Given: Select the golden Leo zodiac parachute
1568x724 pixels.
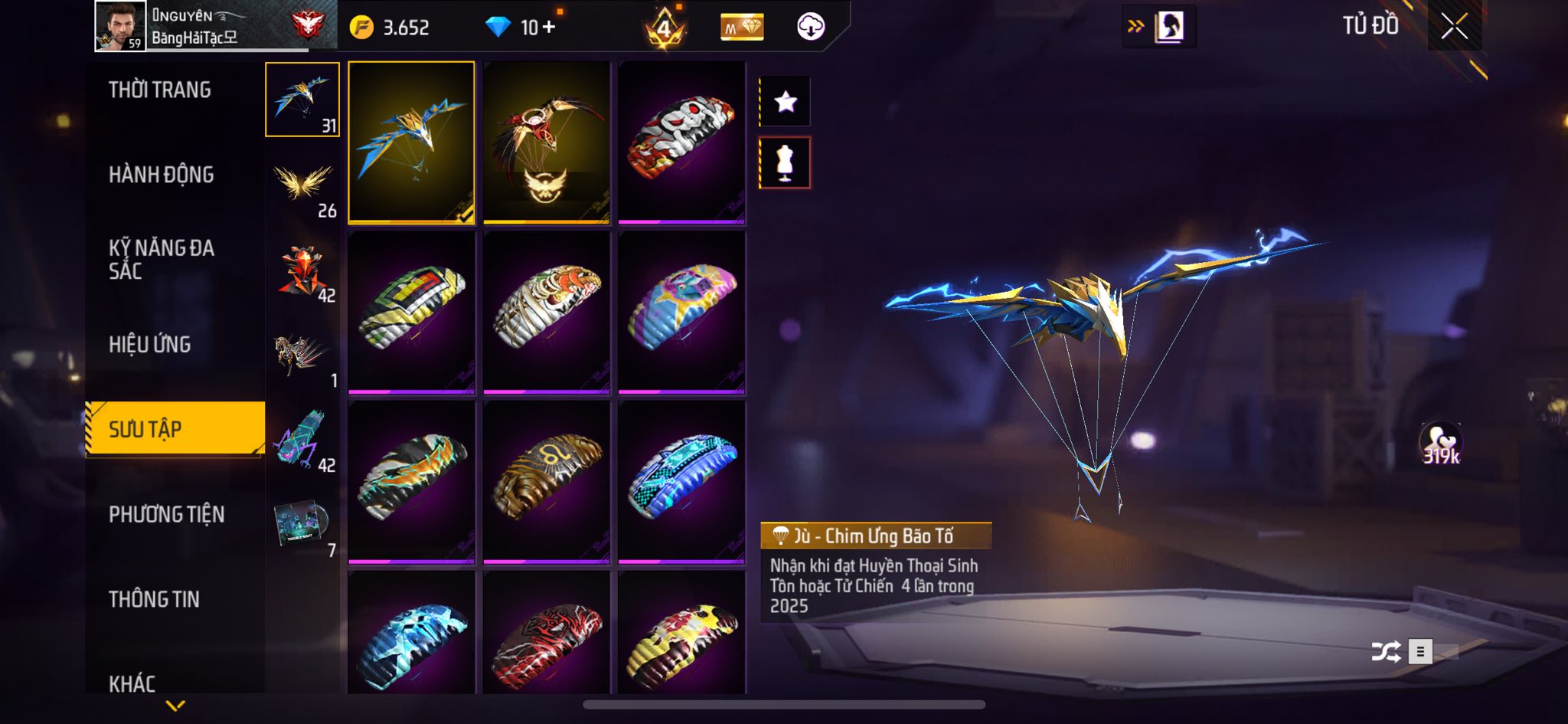Looking at the screenshot, I should 547,481.
